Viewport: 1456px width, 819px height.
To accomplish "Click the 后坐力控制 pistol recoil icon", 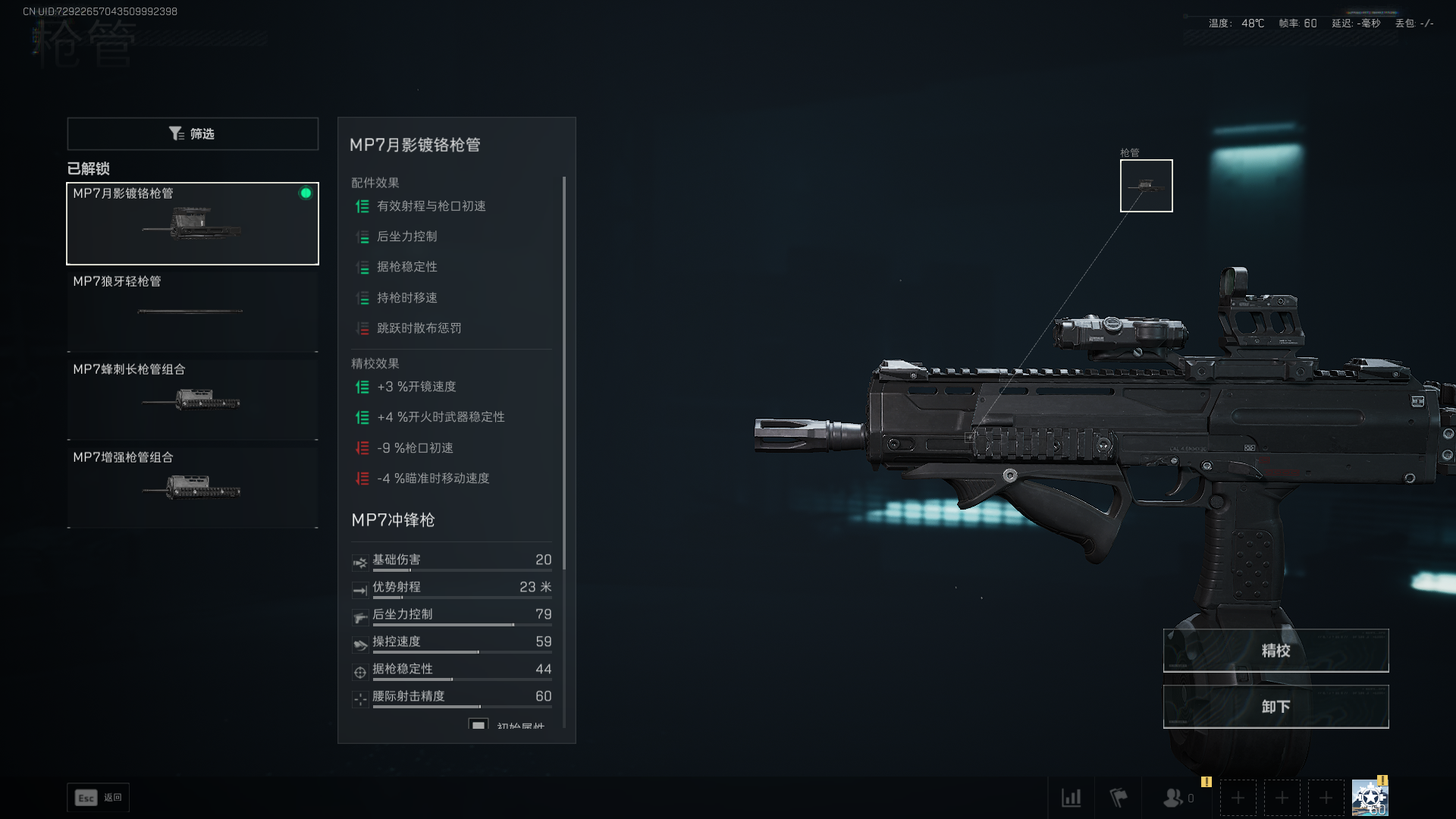I will pos(359,617).
